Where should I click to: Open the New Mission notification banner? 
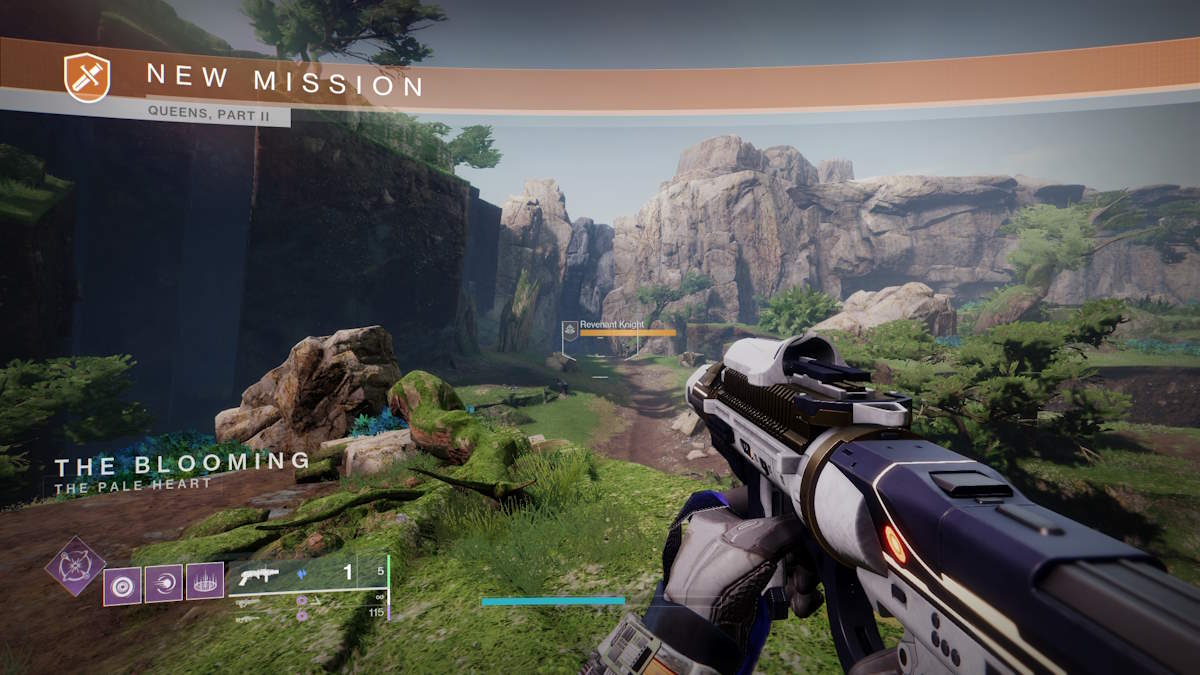285,83
